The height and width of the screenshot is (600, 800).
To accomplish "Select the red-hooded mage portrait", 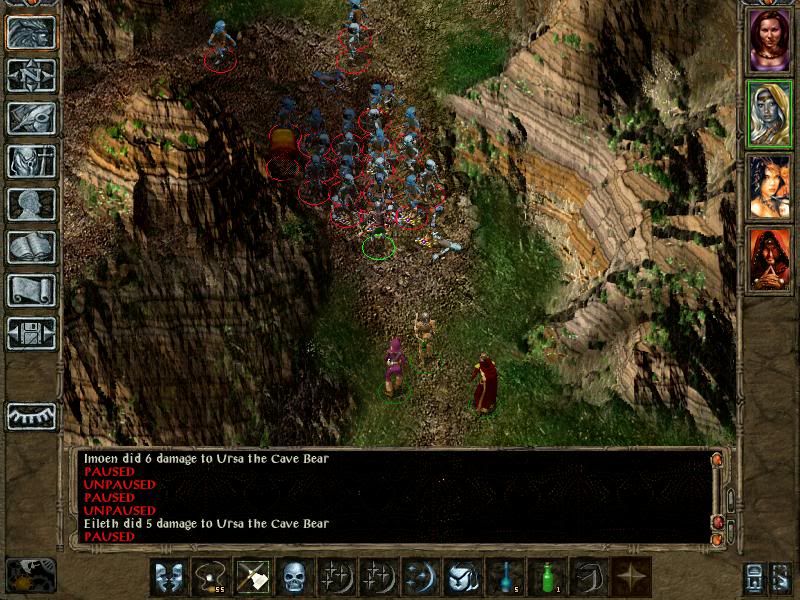I will (x=769, y=260).
